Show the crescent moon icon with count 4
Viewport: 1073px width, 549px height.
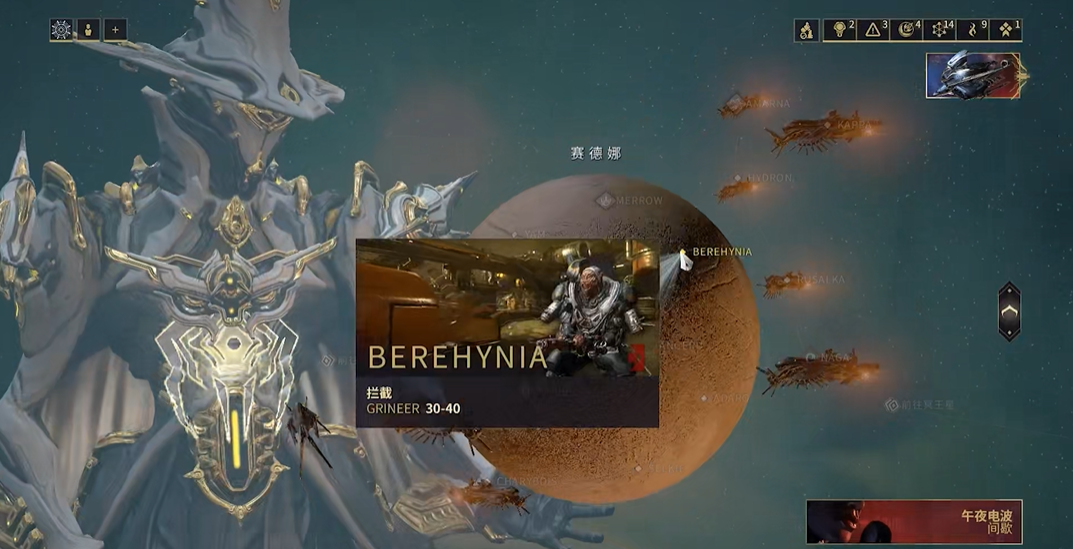pos(906,30)
